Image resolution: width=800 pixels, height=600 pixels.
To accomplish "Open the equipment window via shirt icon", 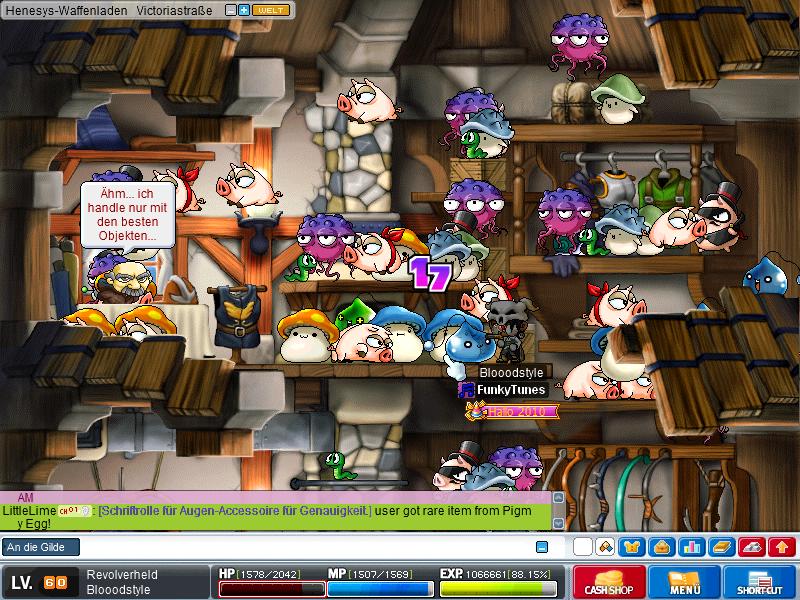I will tap(633, 547).
